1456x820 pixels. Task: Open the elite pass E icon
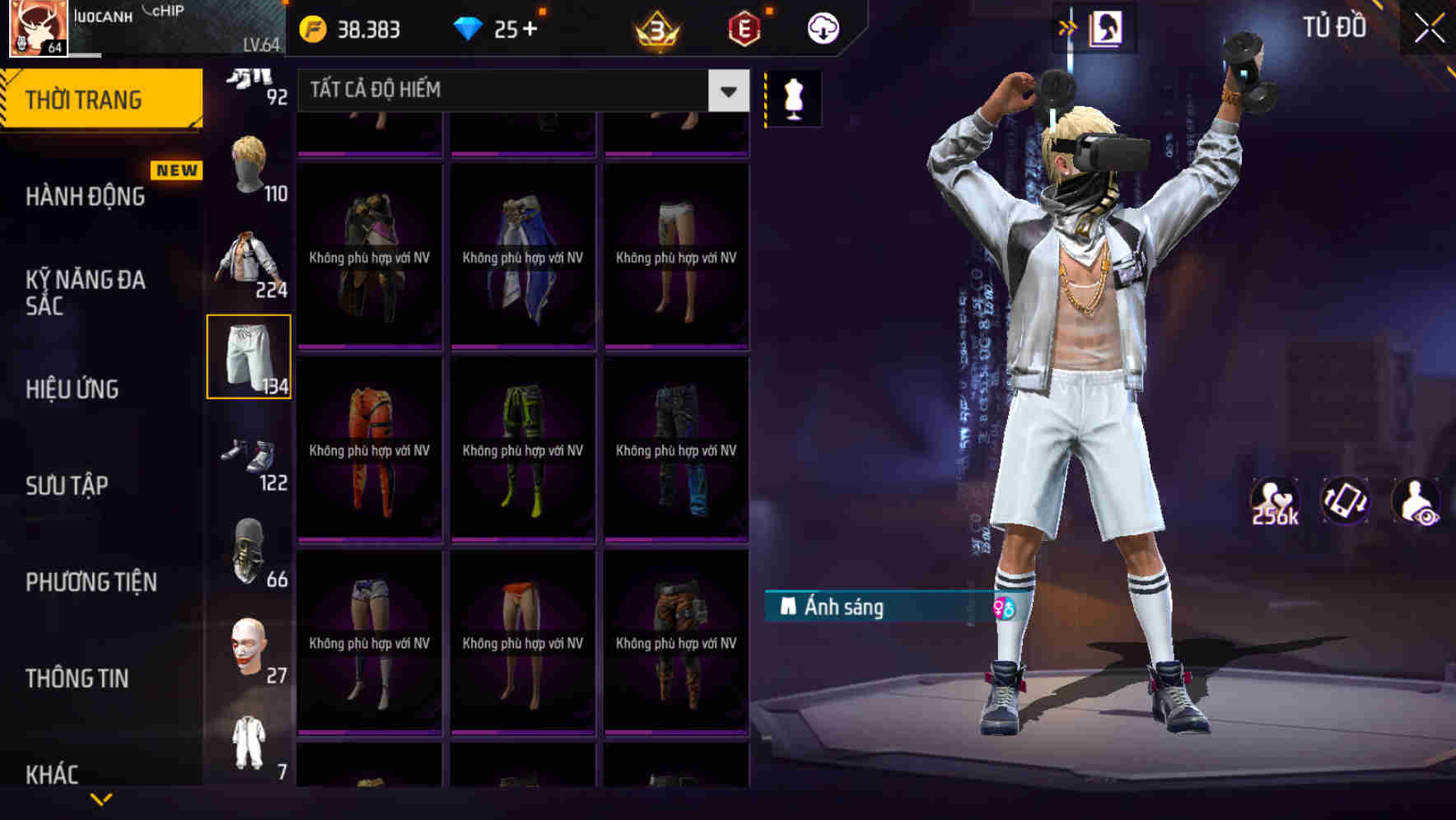click(744, 30)
